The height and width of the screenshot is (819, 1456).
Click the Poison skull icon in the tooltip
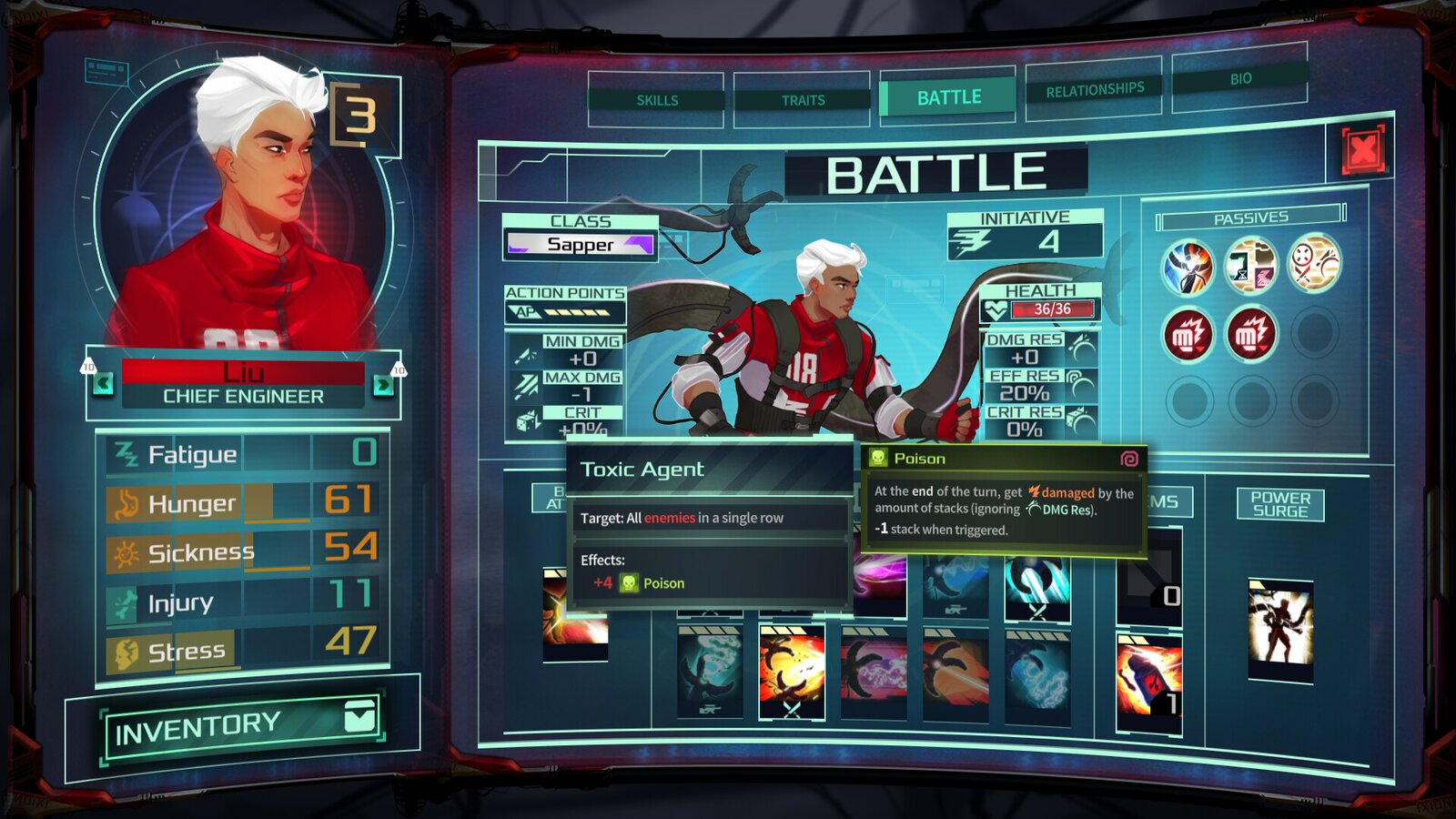point(879,460)
